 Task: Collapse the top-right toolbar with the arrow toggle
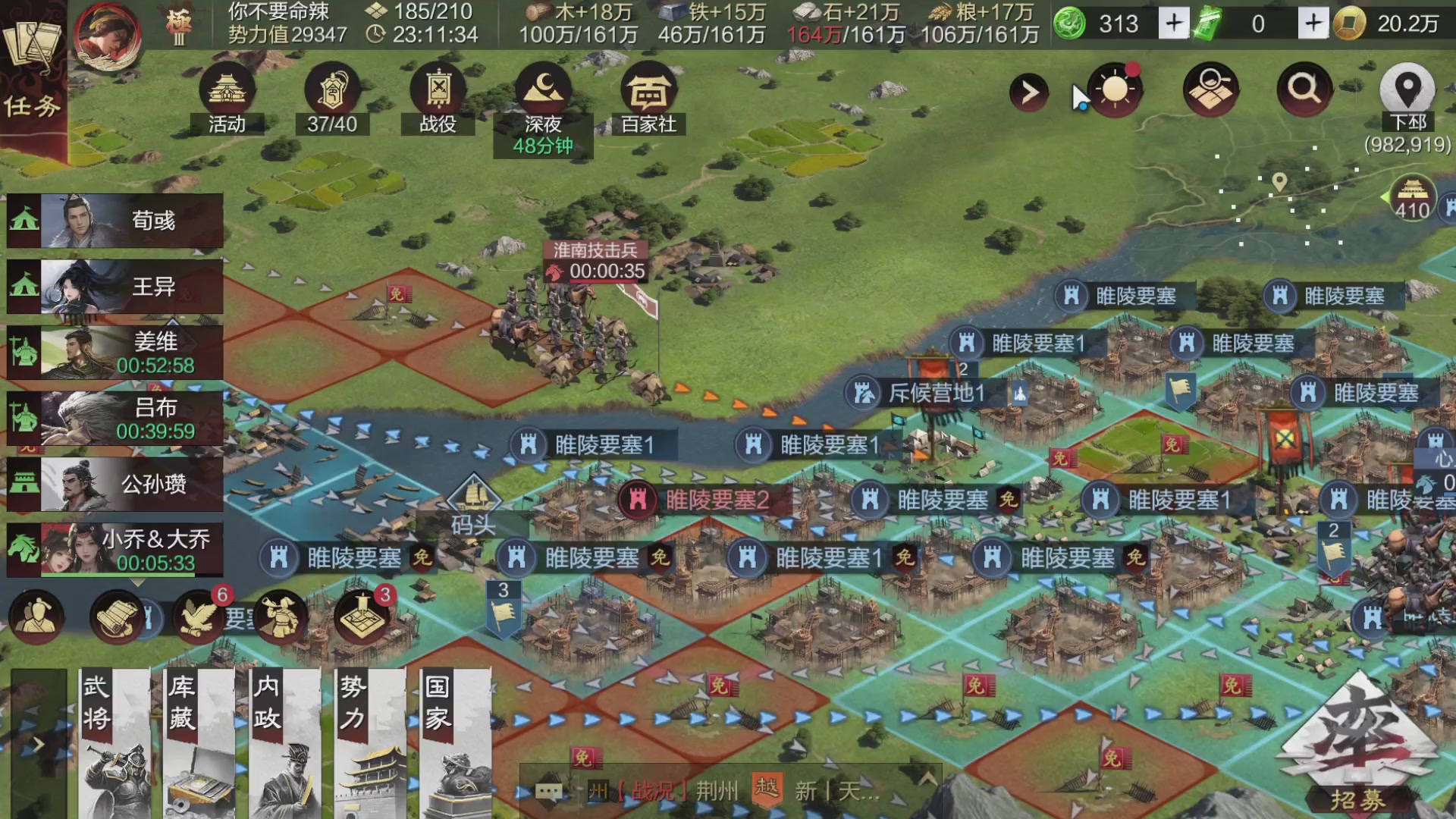pyautogui.click(x=1029, y=93)
